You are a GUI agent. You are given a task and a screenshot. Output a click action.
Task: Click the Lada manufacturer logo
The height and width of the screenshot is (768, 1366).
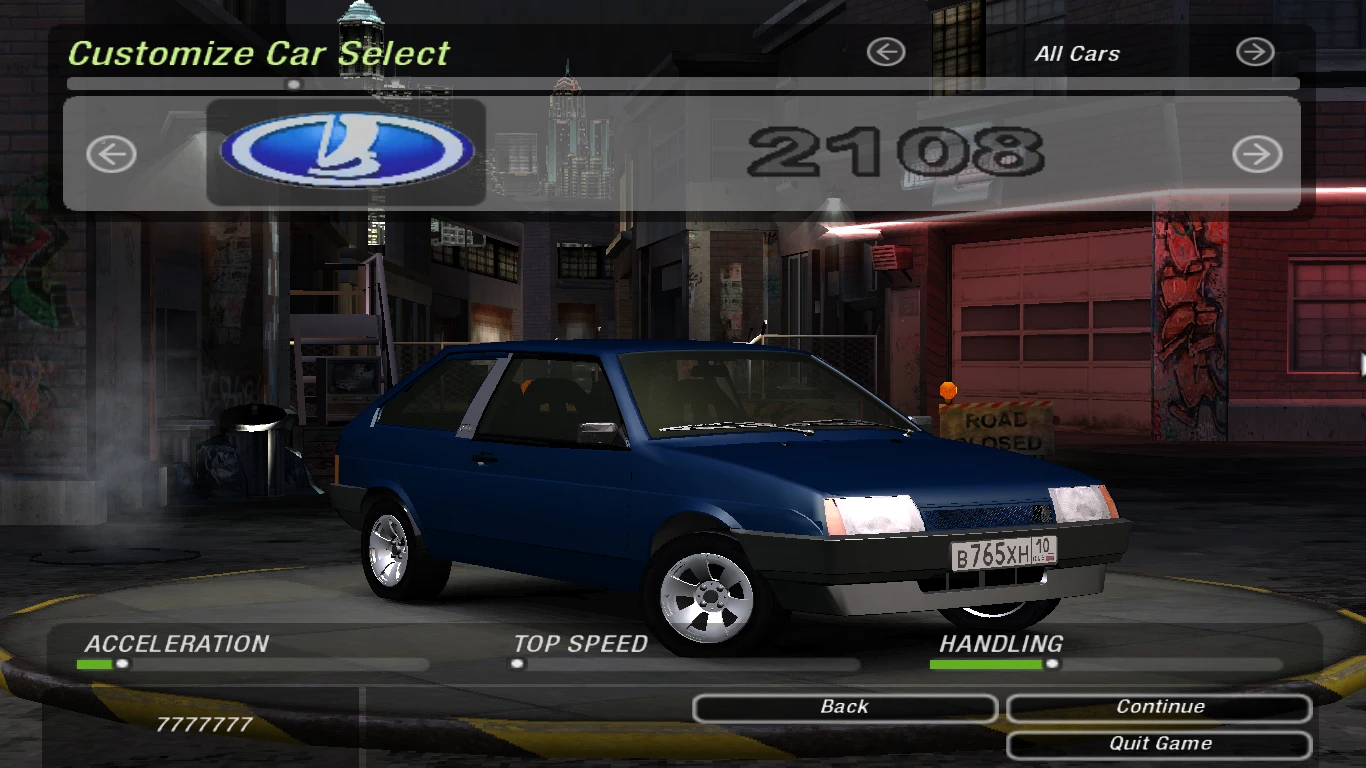point(345,148)
